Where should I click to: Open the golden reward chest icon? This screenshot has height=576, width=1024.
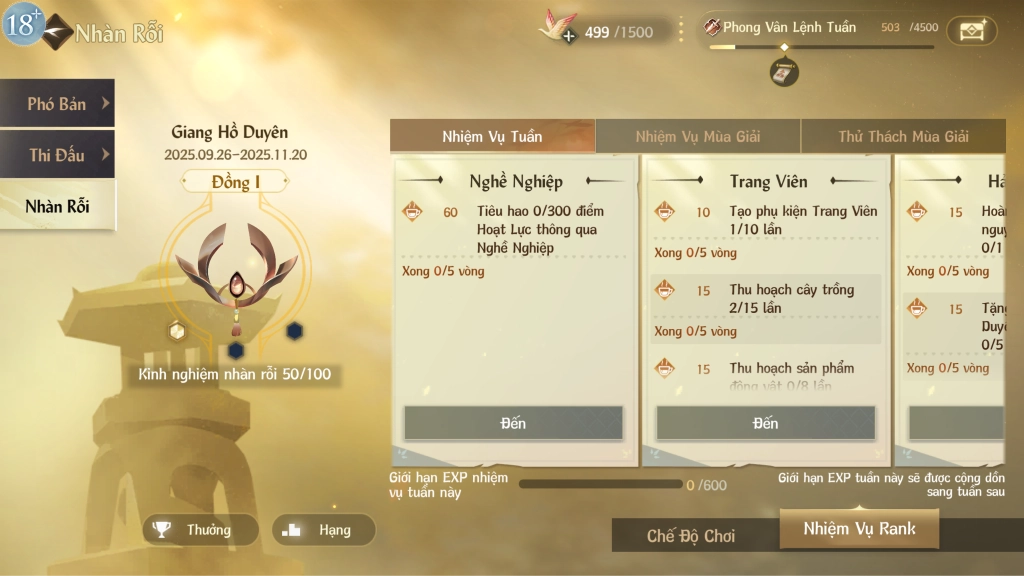click(x=971, y=30)
